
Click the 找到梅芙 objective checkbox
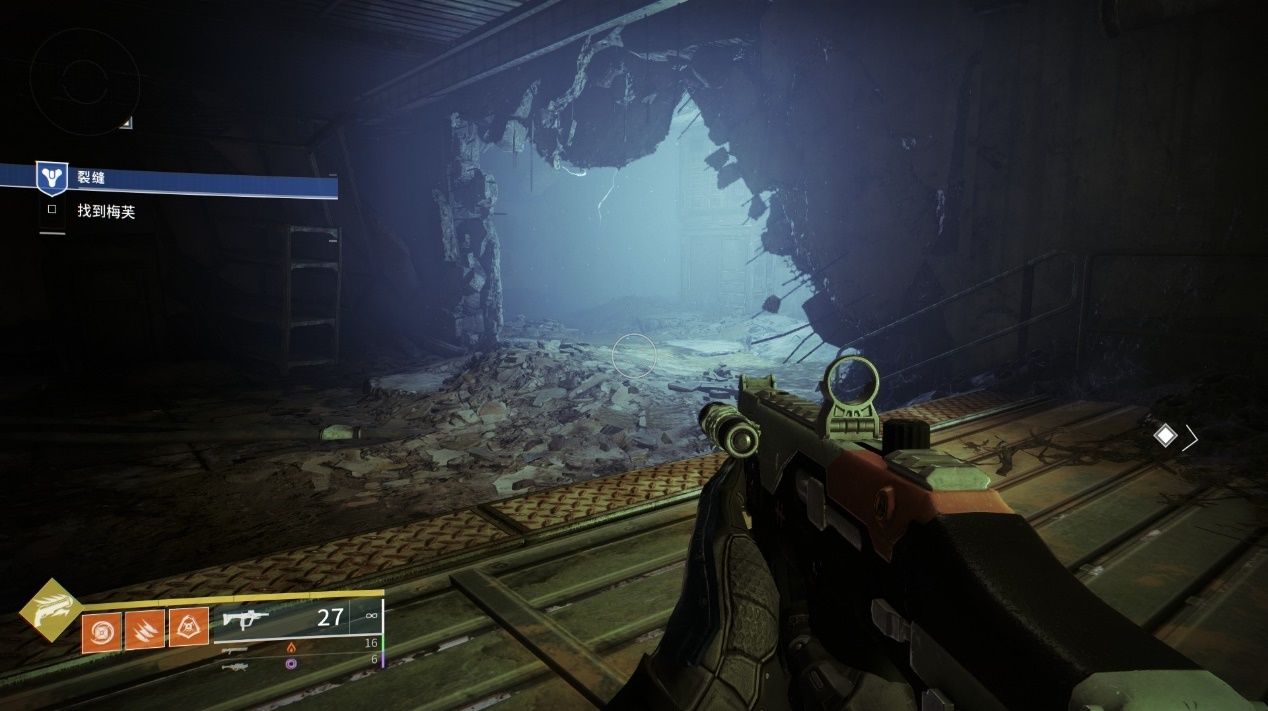tap(52, 211)
